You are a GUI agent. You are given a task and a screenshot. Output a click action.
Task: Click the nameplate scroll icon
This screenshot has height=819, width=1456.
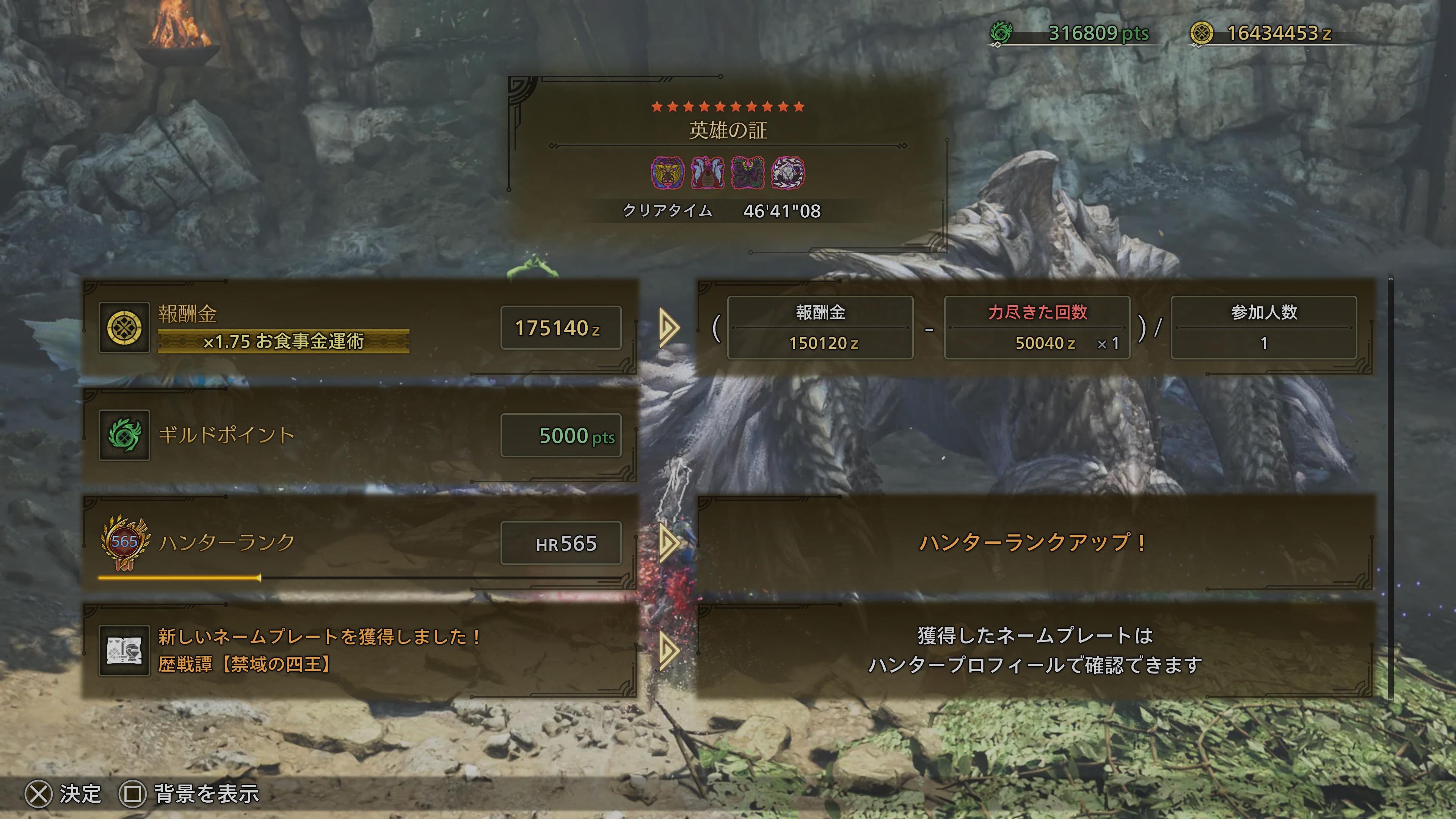(x=124, y=650)
